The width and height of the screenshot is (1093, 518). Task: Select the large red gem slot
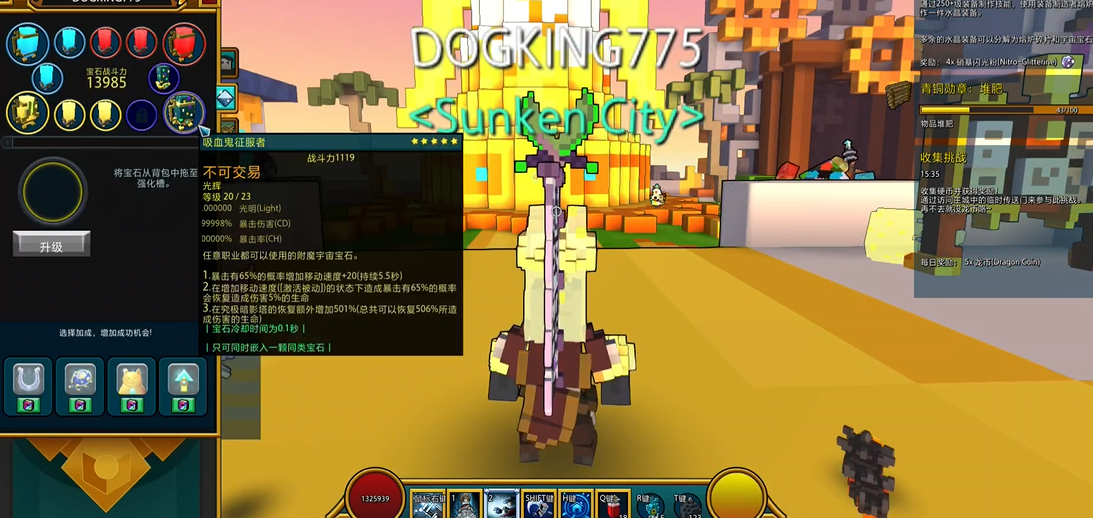click(184, 45)
